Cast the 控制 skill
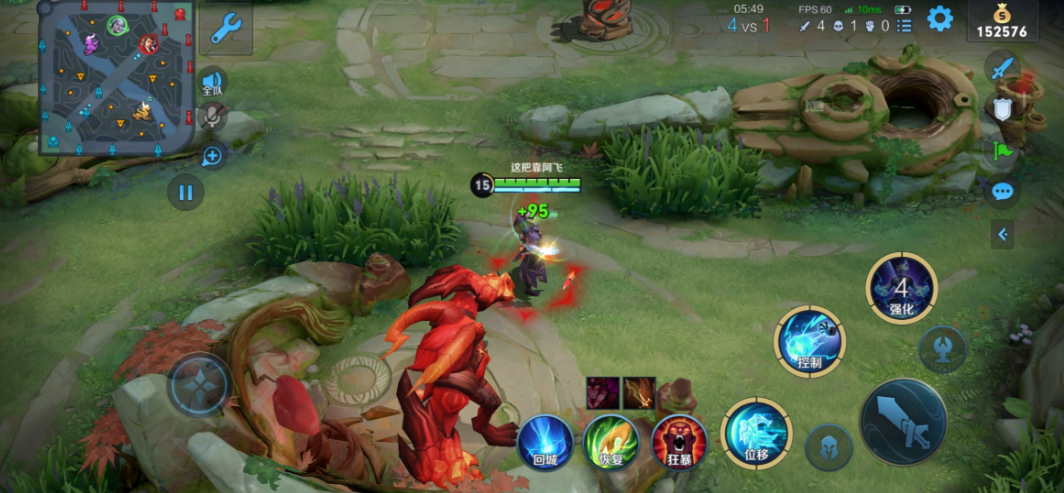 810,341
